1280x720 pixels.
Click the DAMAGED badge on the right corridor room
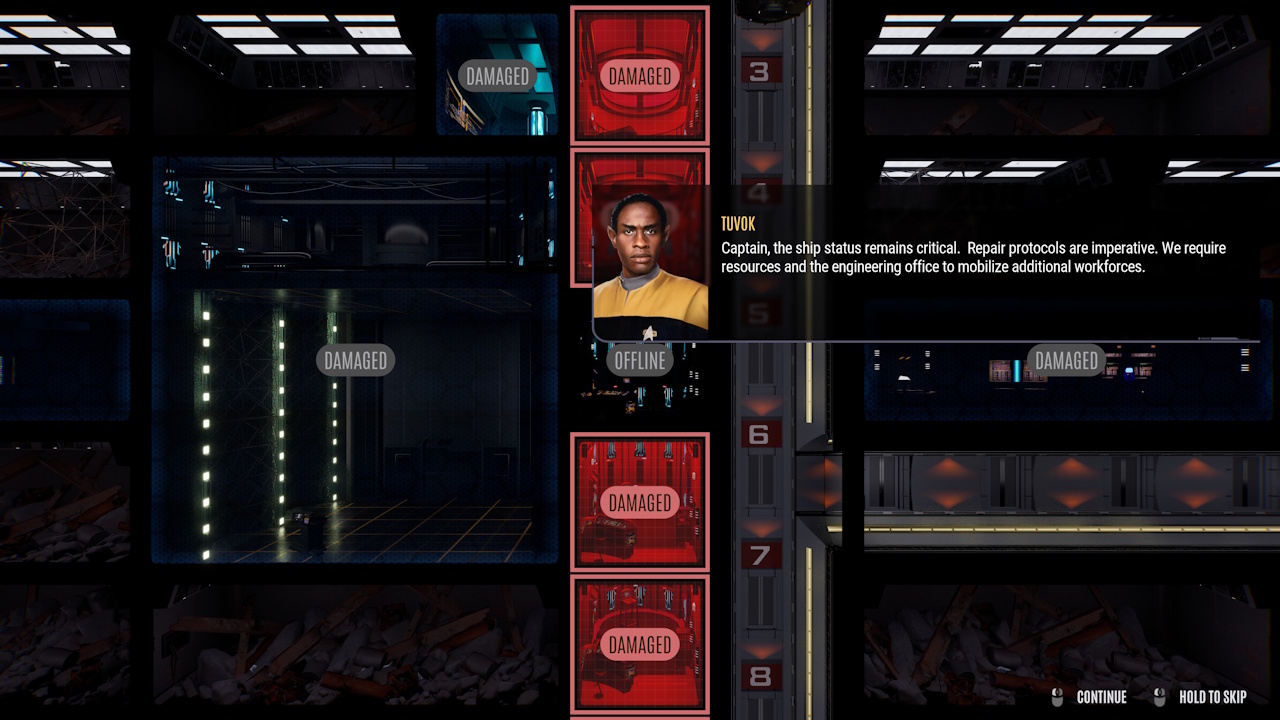pos(1066,361)
